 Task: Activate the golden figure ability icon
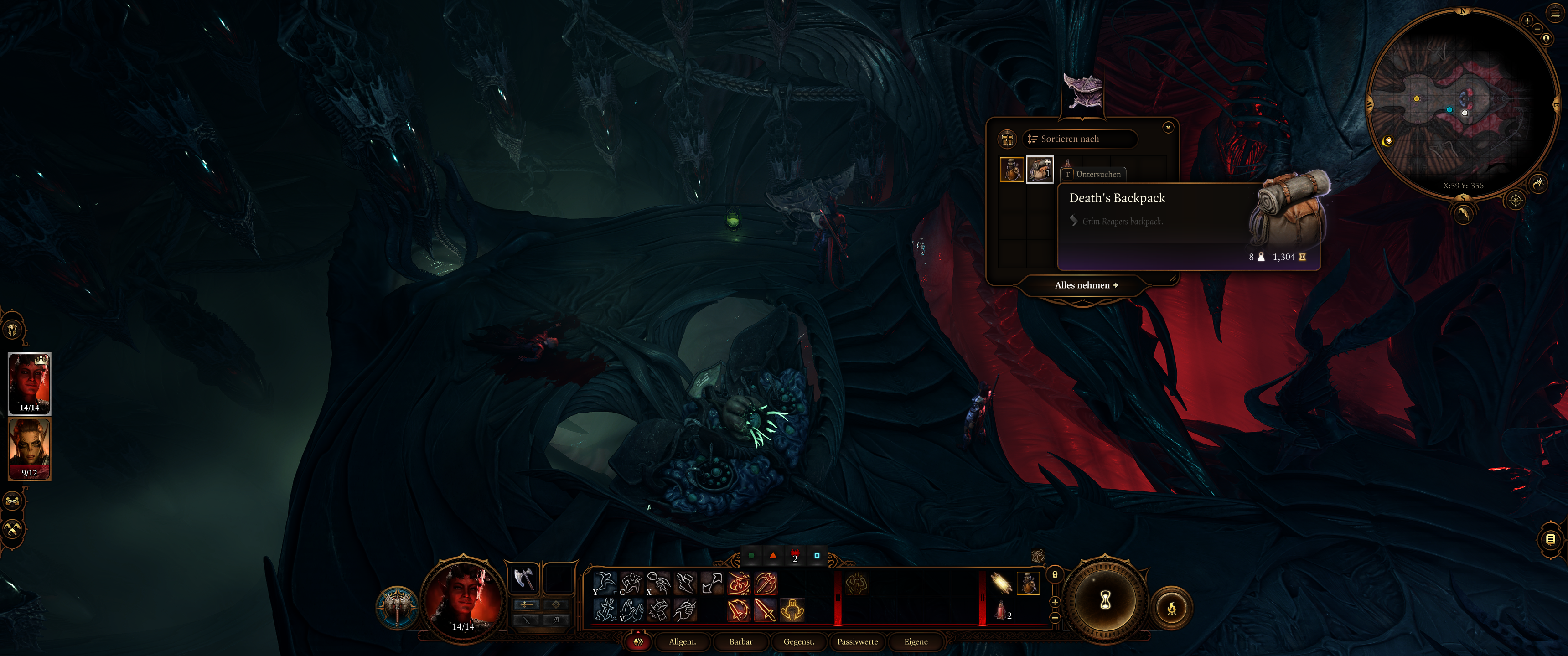[x=792, y=609]
